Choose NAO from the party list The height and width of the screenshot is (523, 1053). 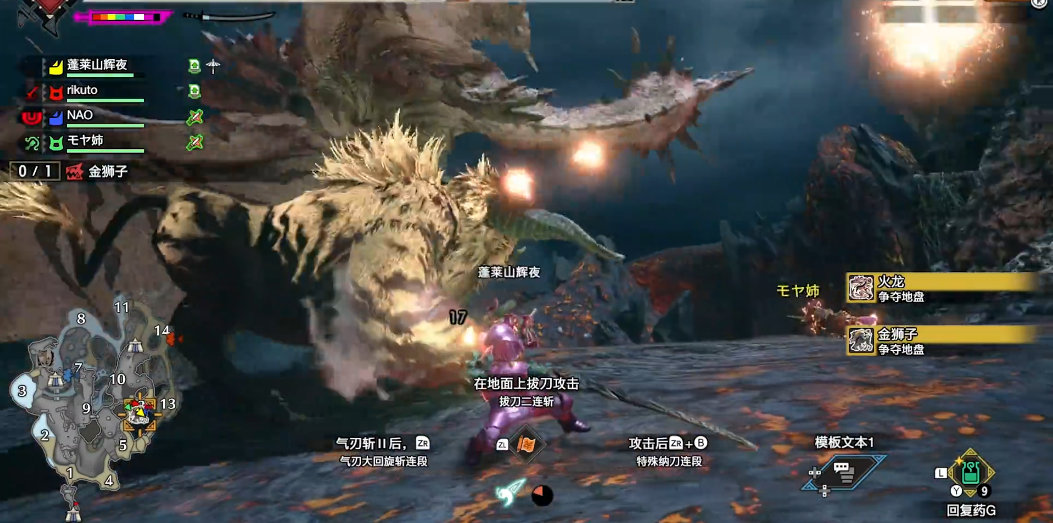(80, 116)
